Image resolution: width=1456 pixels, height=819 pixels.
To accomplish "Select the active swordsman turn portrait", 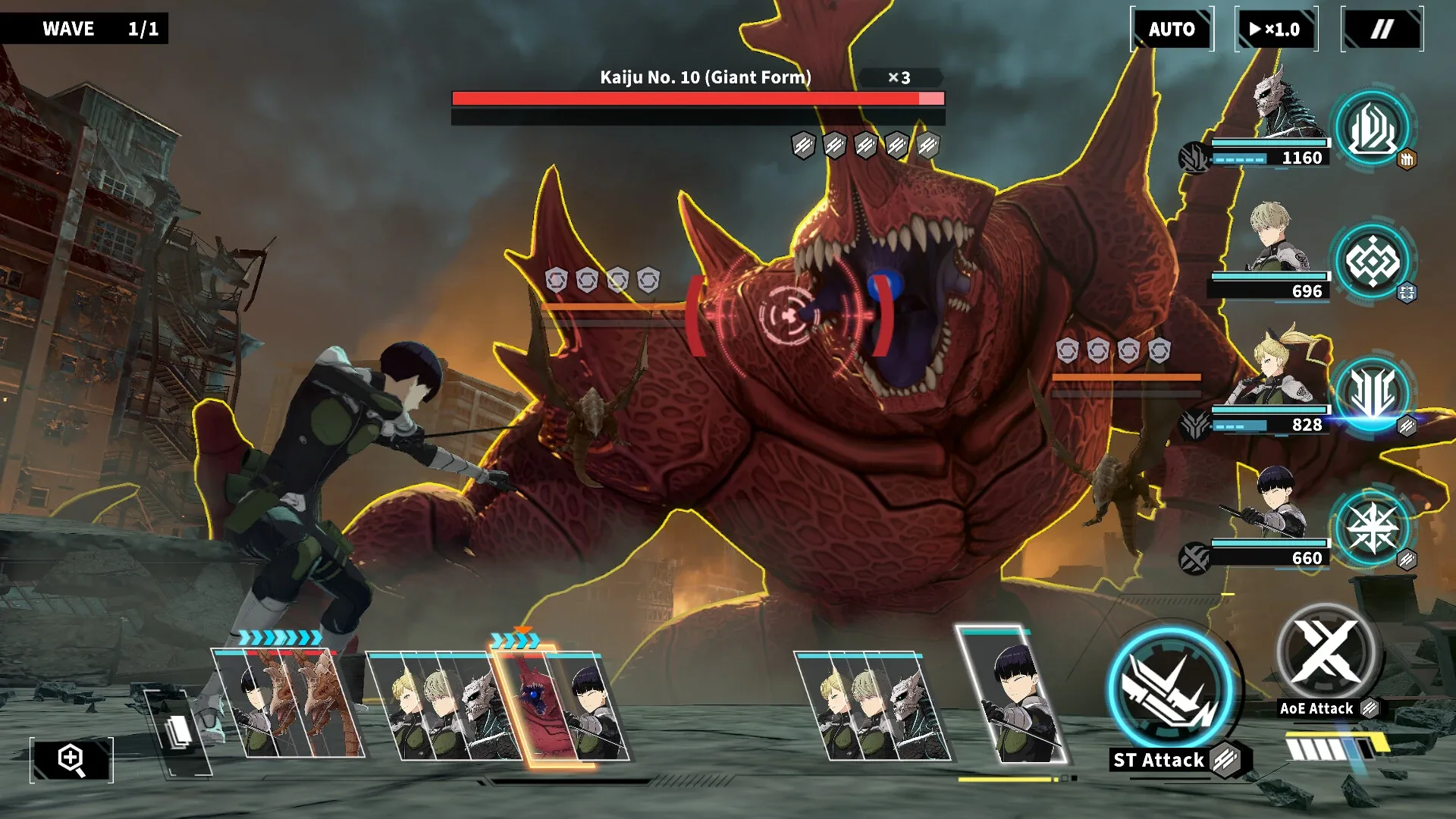I will click(1012, 696).
